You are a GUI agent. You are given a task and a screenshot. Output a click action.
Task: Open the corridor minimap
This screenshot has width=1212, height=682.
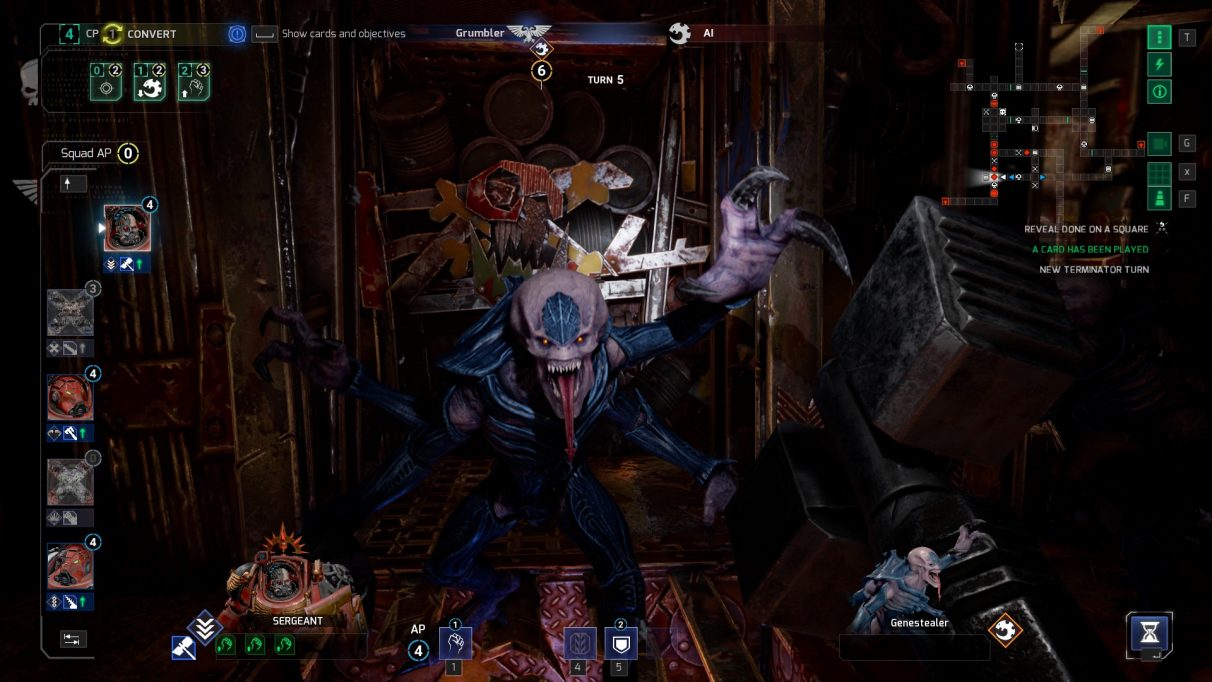(x=1045, y=120)
